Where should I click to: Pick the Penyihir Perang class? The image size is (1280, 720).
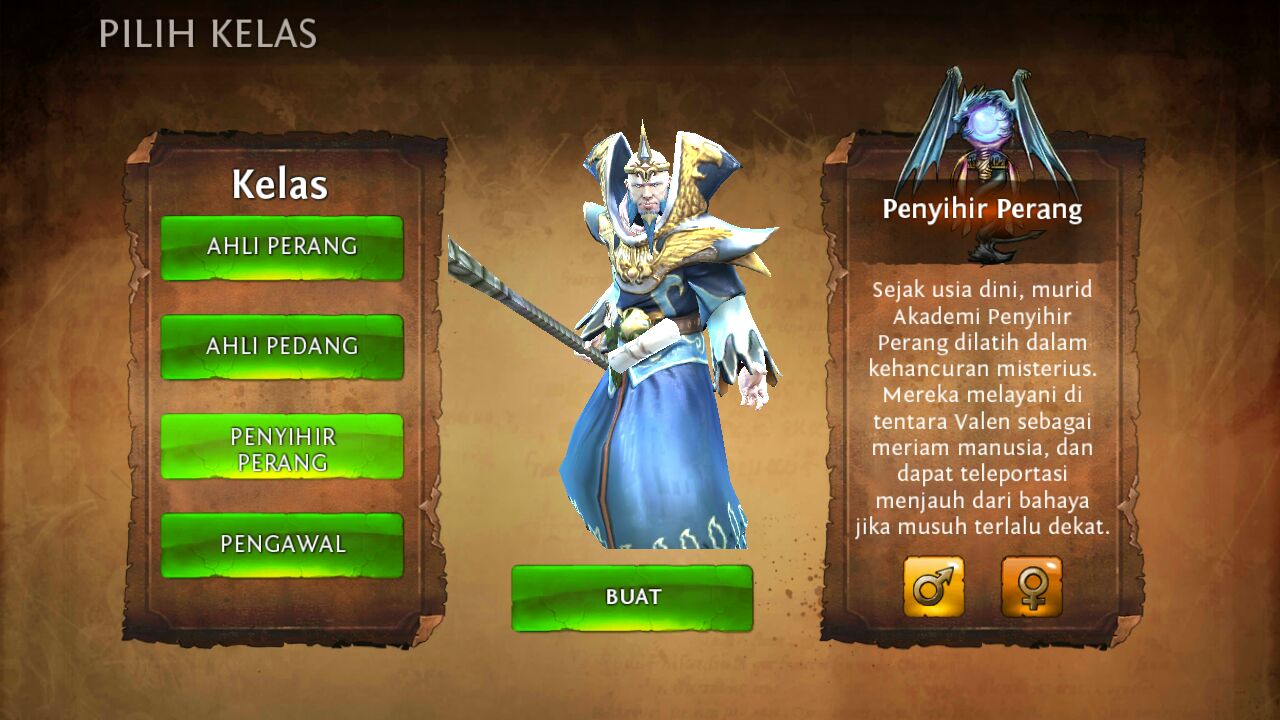click(x=282, y=447)
